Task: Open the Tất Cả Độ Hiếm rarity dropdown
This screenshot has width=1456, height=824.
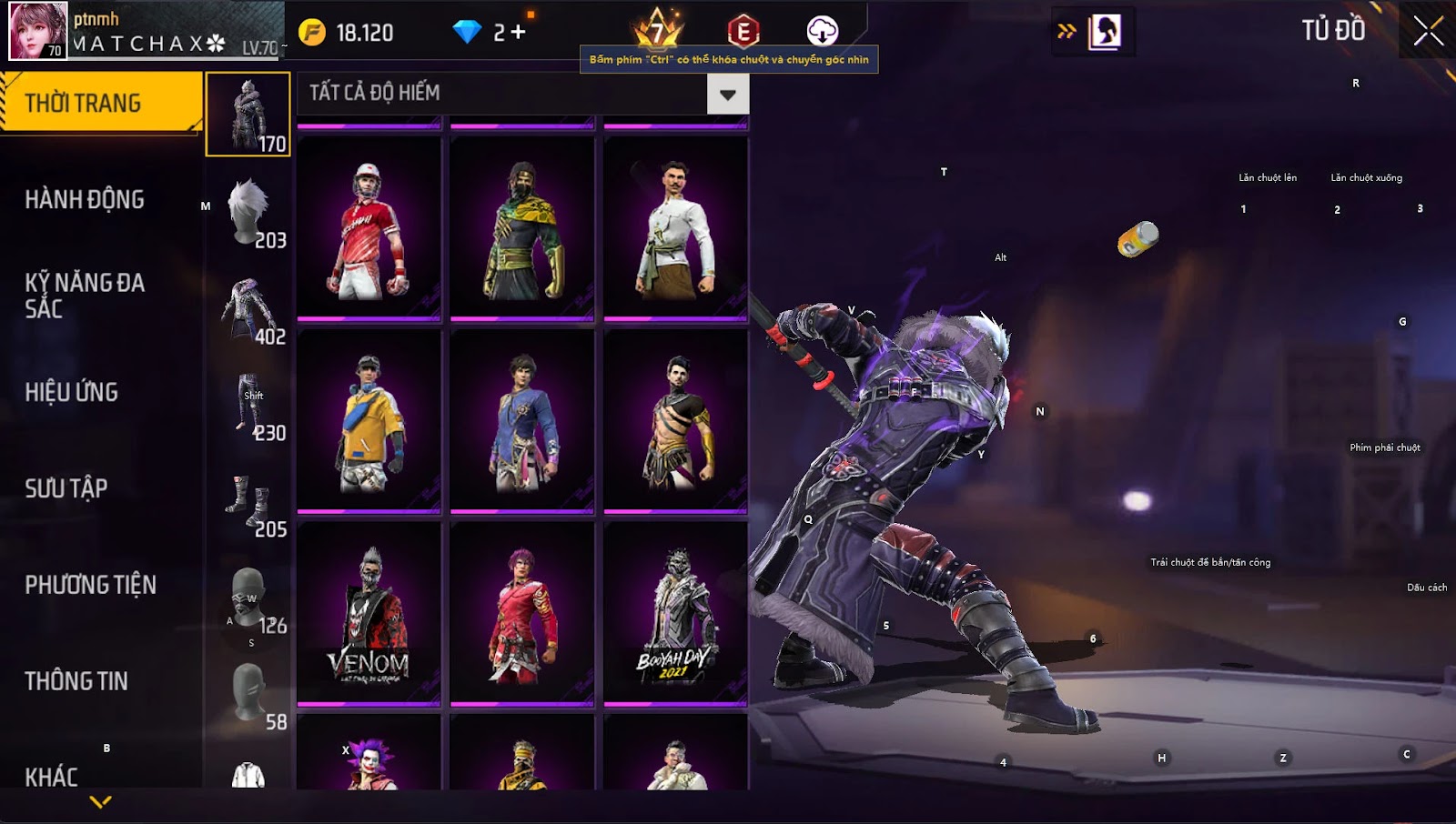Action: coord(727,94)
